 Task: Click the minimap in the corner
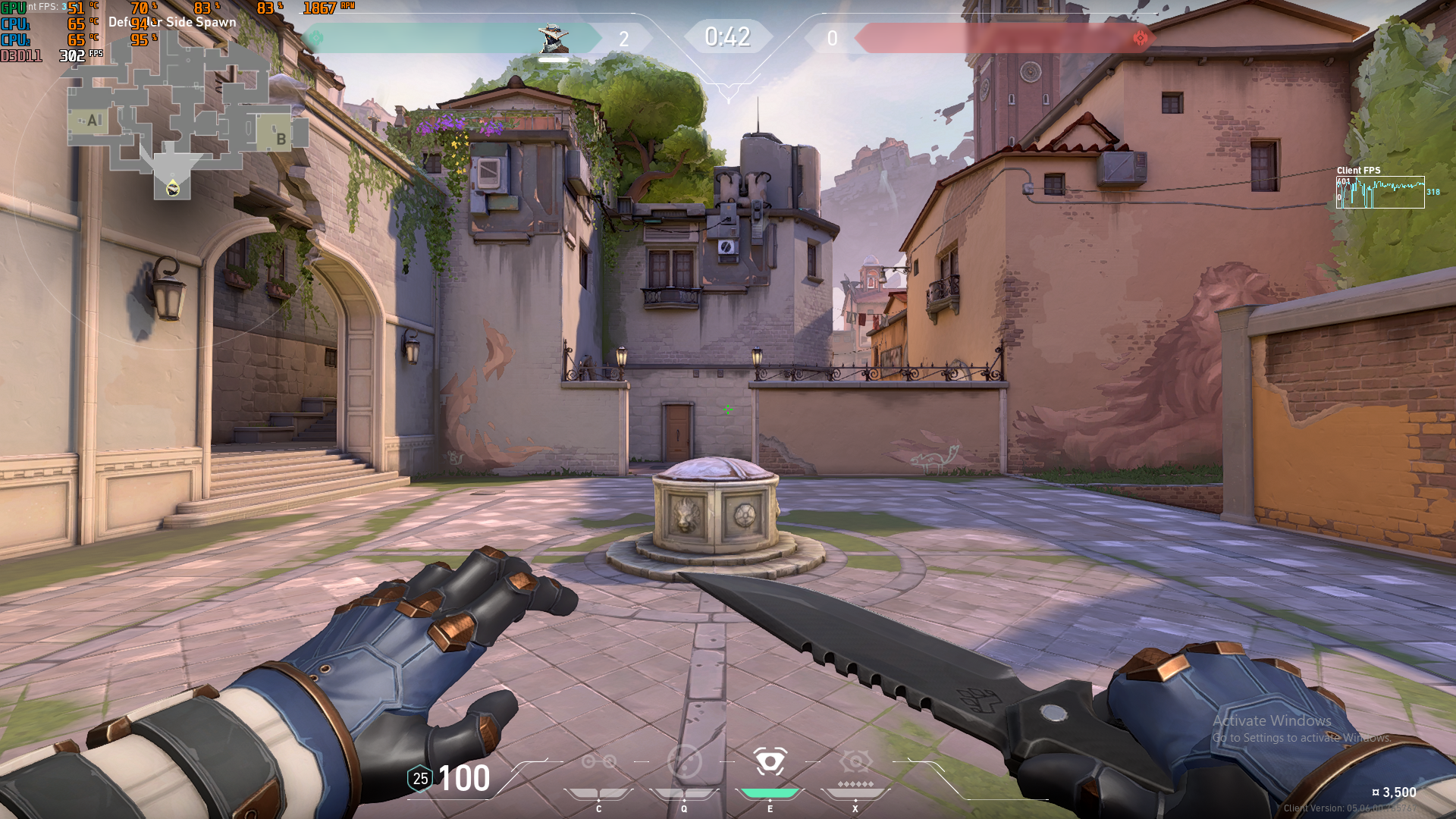186,114
